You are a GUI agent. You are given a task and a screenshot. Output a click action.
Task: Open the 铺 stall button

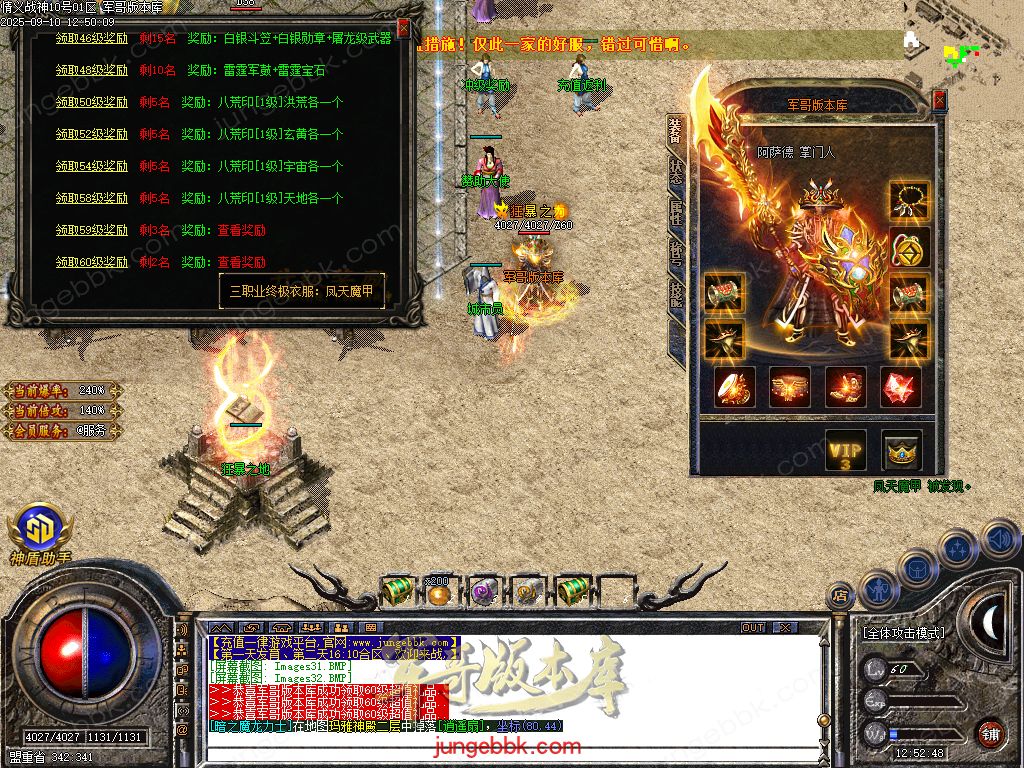click(x=990, y=733)
